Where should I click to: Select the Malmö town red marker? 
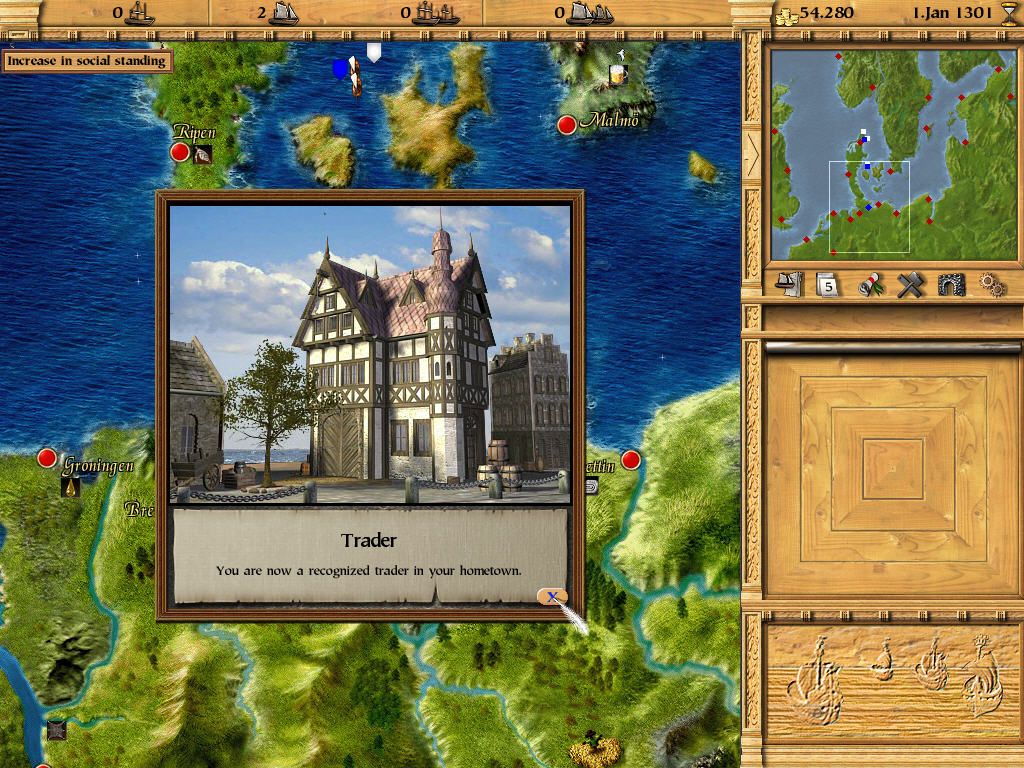[567, 125]
